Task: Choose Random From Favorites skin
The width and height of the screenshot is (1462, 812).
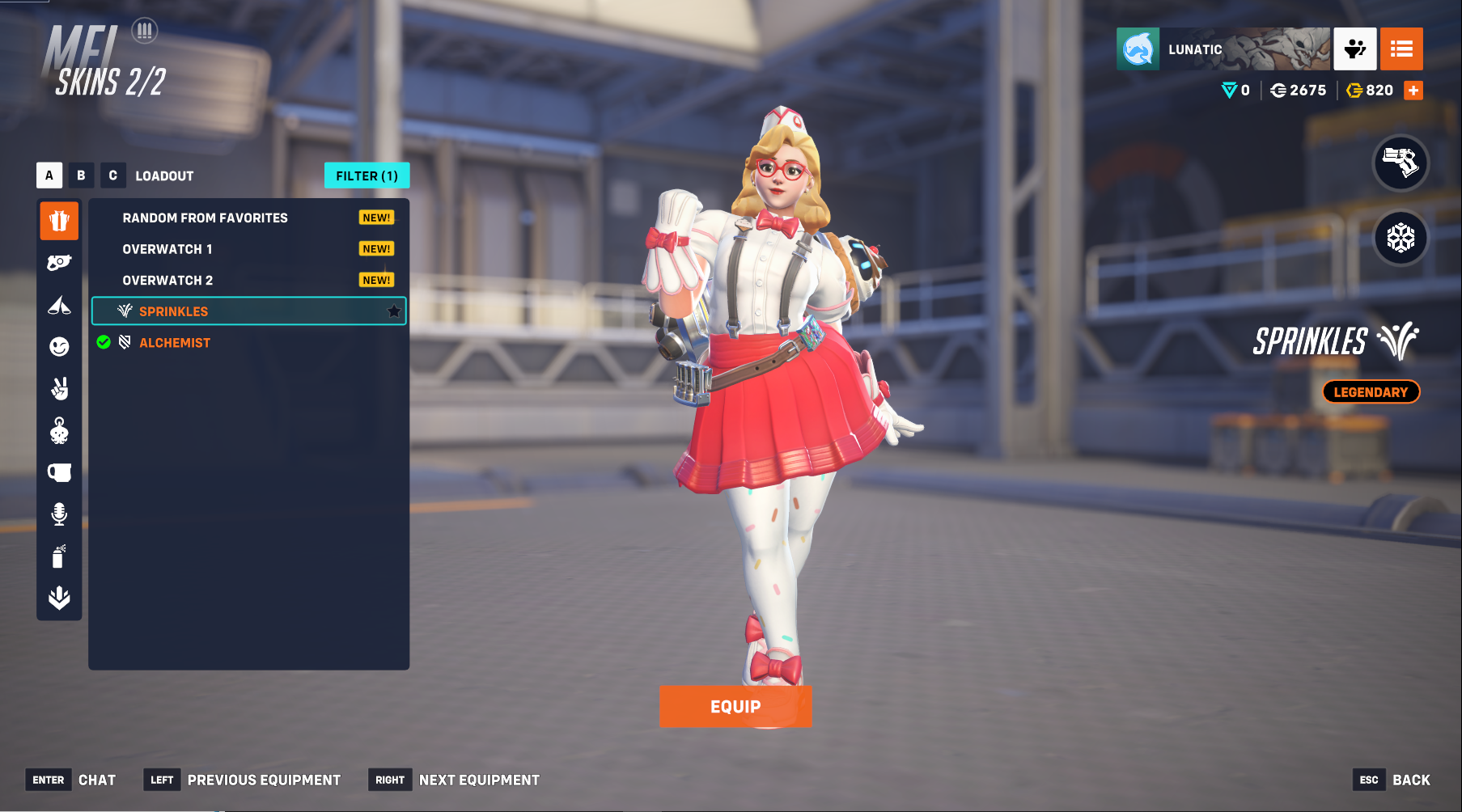Action: (x=206, y=218)
